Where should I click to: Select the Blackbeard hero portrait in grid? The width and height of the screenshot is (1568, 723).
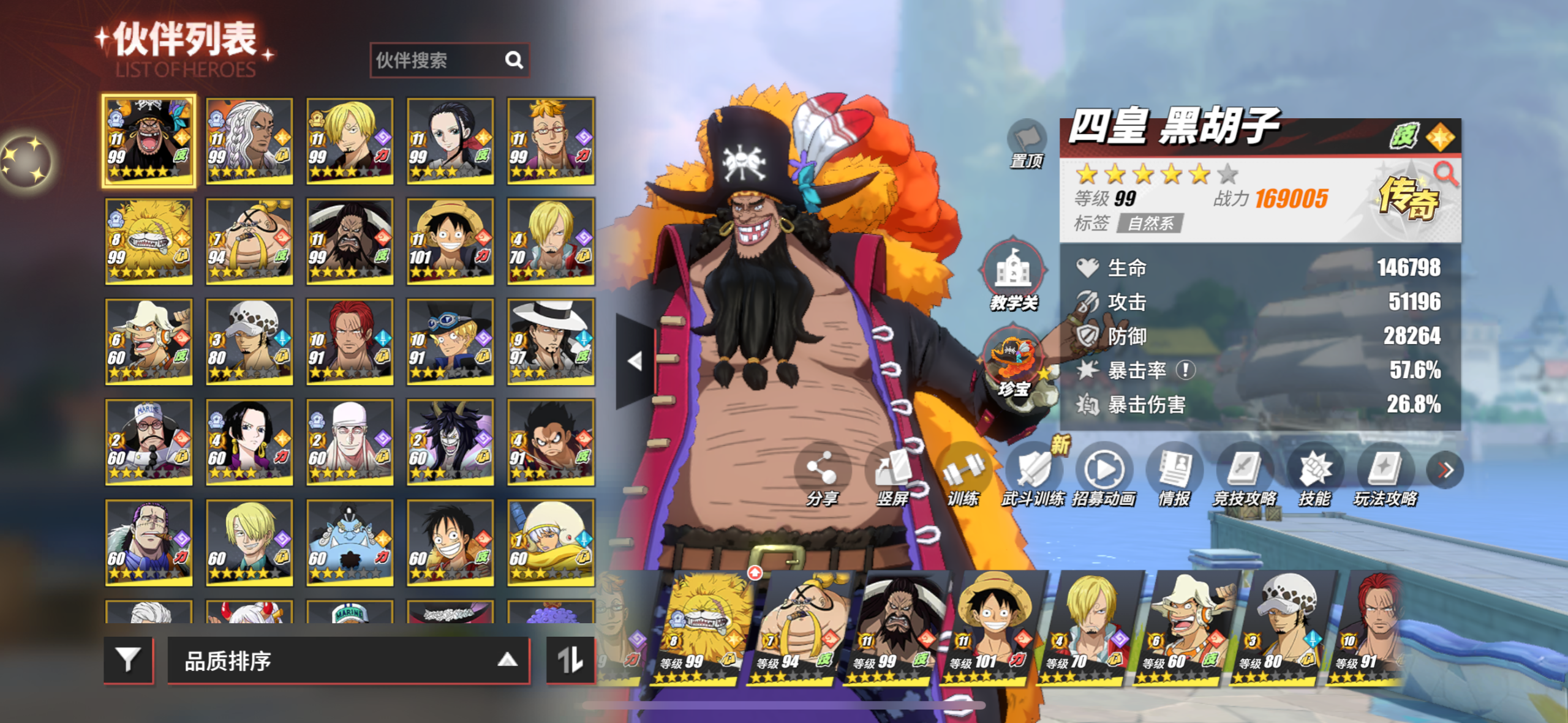click(x=149, y=140)
